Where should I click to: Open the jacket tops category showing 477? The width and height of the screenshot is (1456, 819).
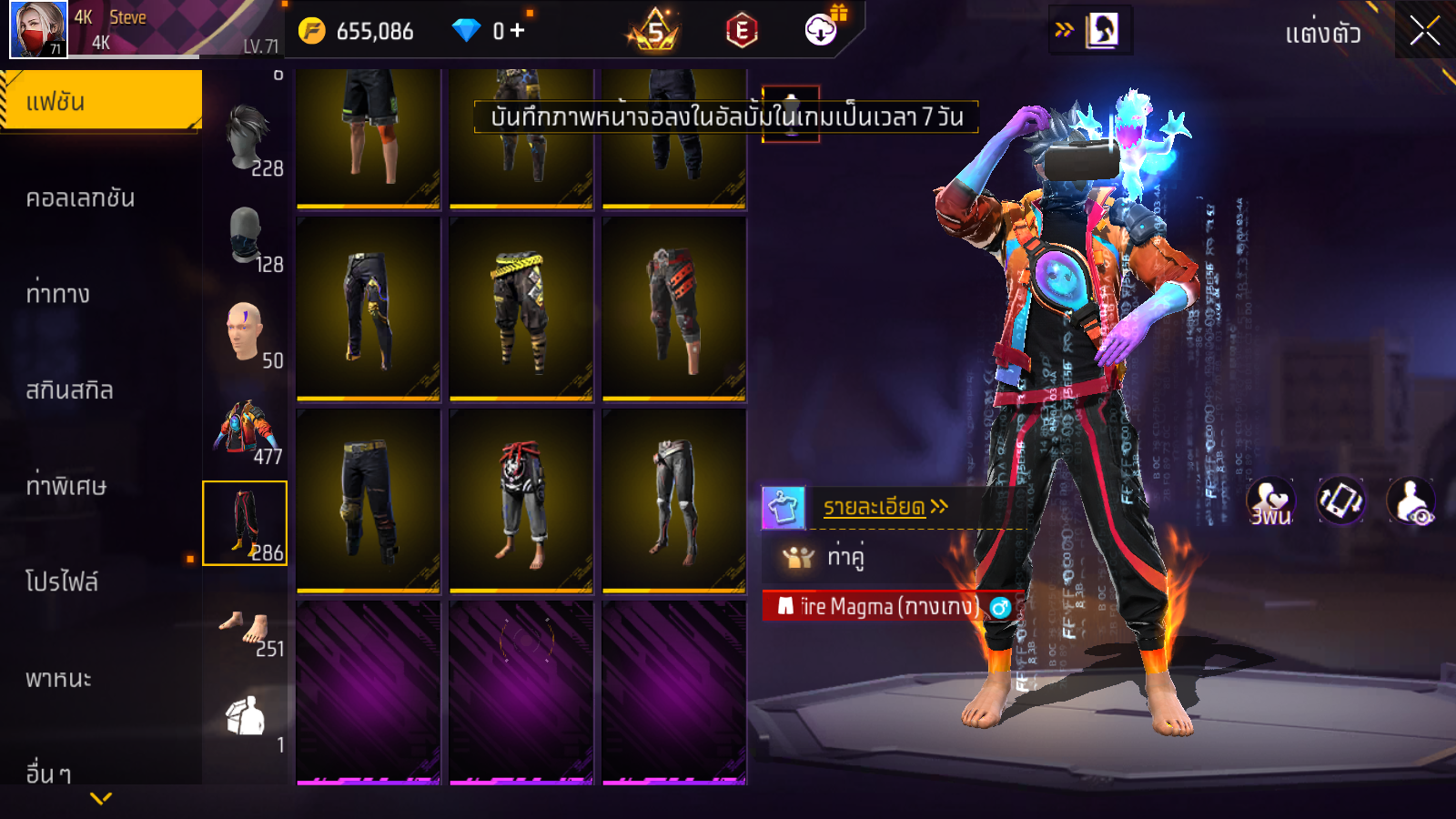click(x=246, y=428)
